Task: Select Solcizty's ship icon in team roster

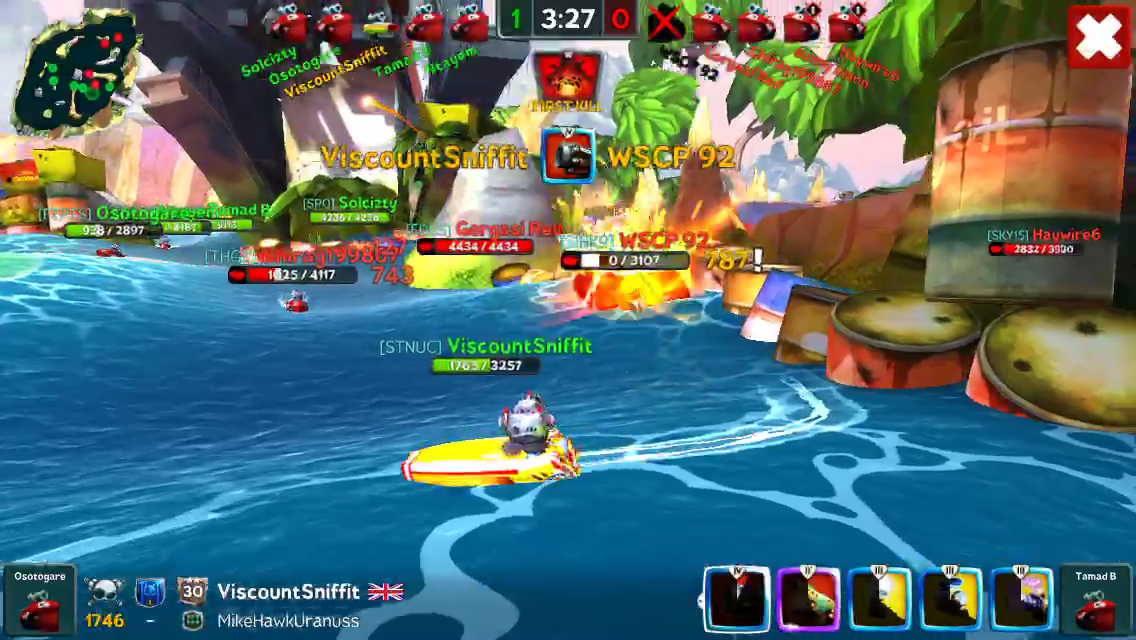Action: 287,22
